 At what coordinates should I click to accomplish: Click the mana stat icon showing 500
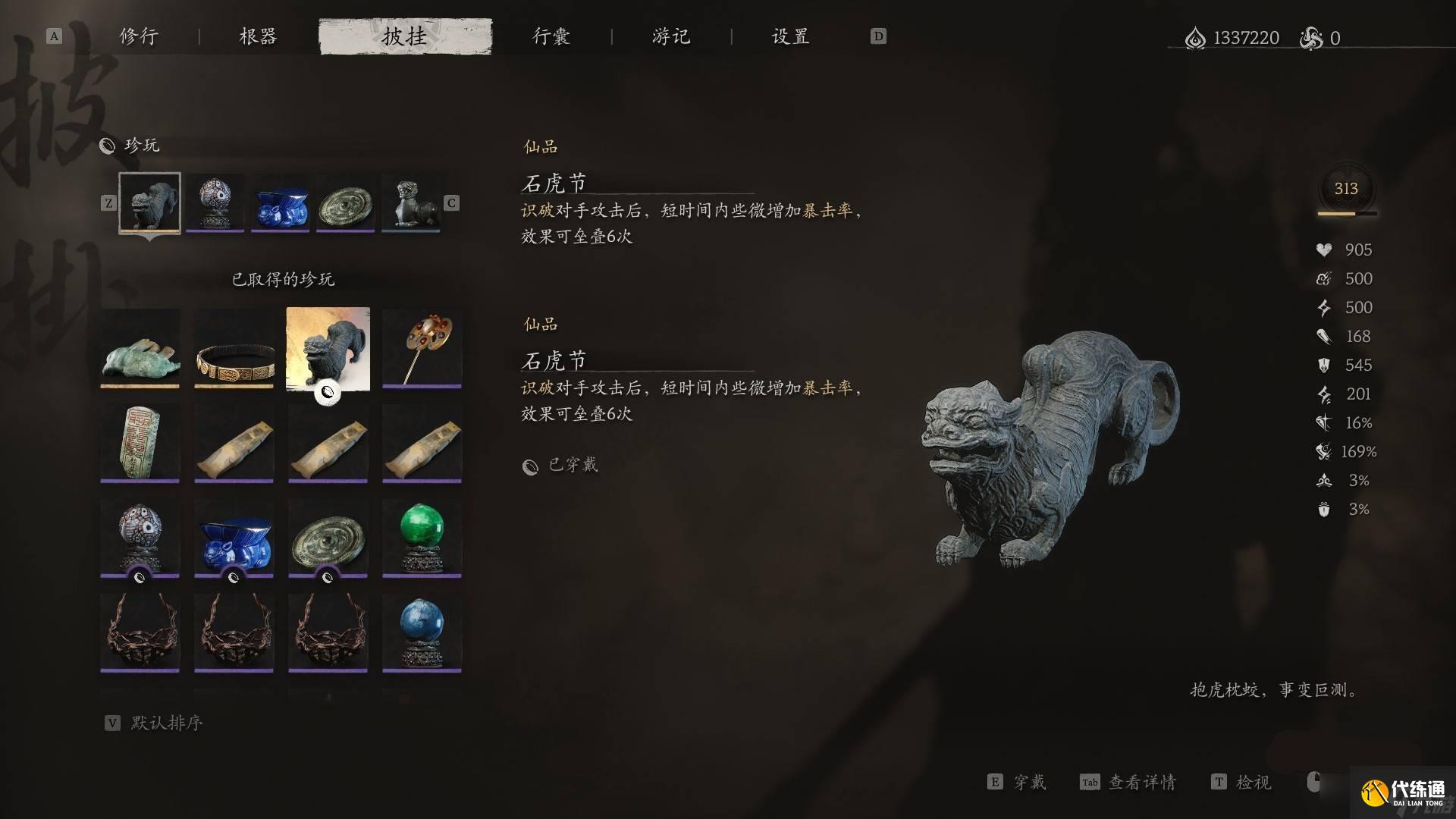[1323, 278]
